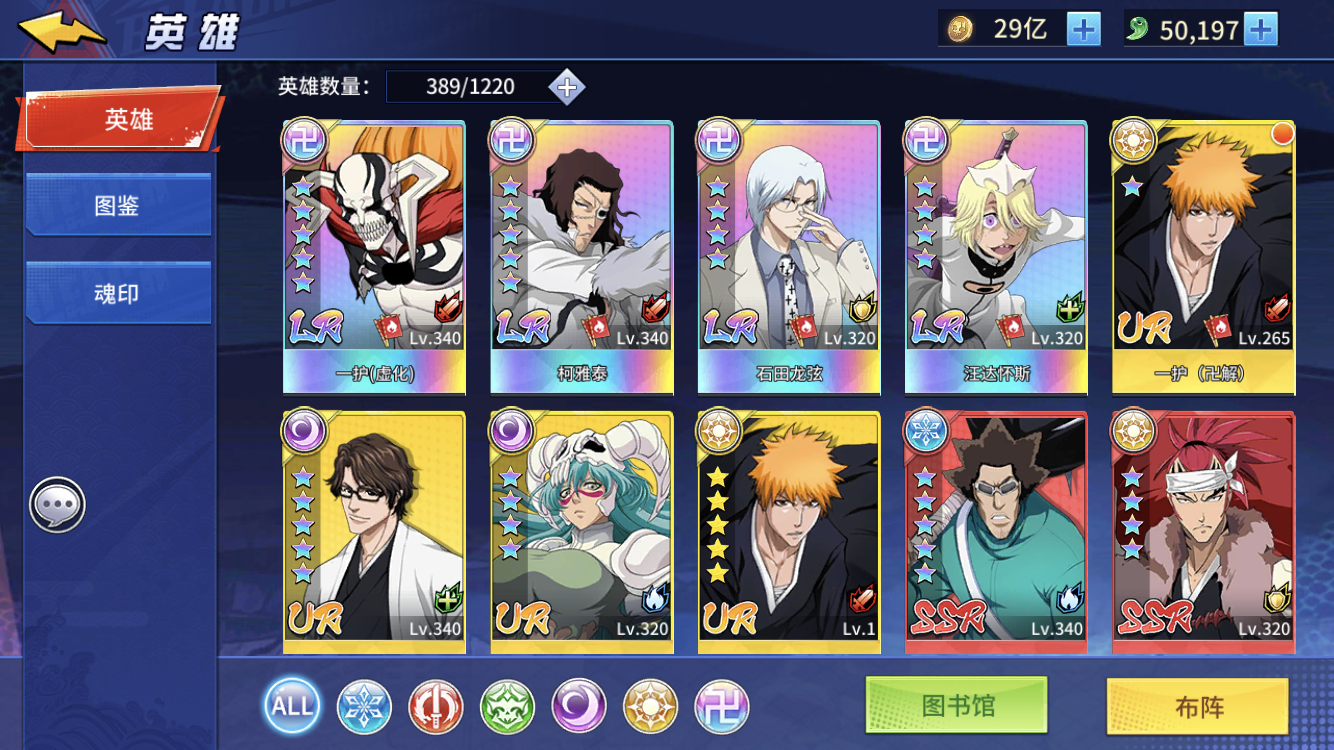Filter heroes by red sword faction
Screen dimensions: 1334x750
pyautogui.click(x=436, y=706)
